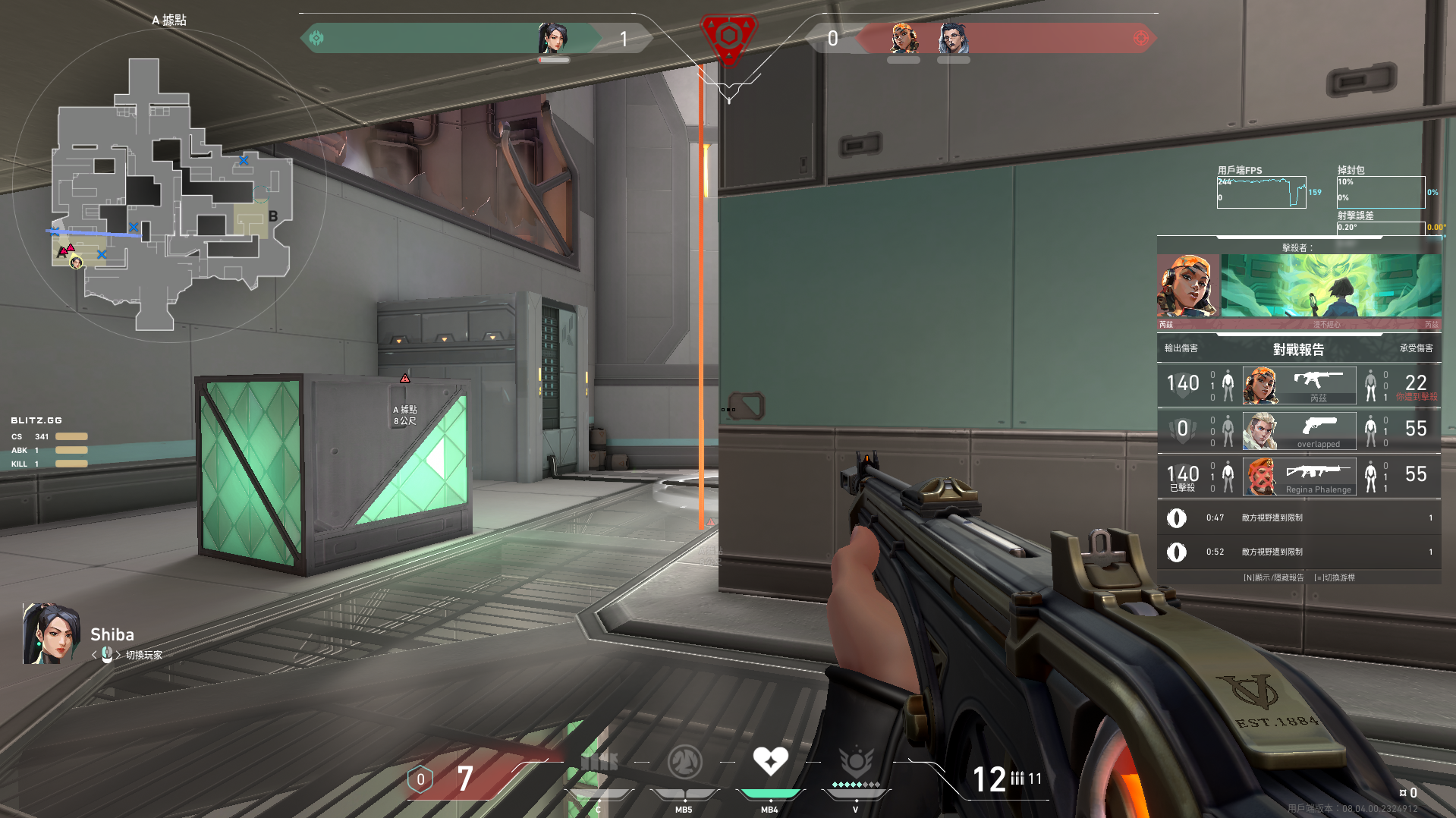Click the red spike icon at top center
Image resolution: width=1456 pixels, height=818 pixels.
pos(728,36)
